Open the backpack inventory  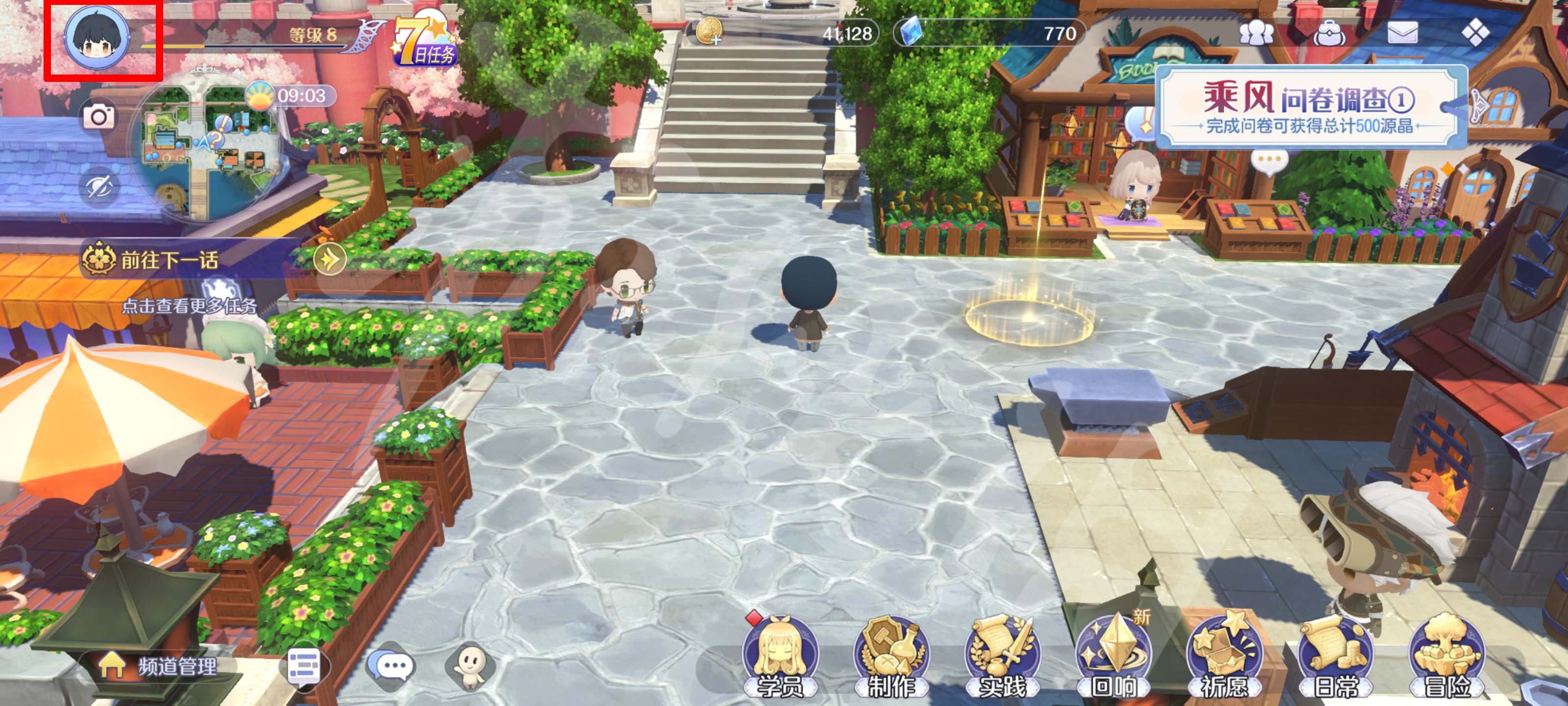coord(1329,33)
